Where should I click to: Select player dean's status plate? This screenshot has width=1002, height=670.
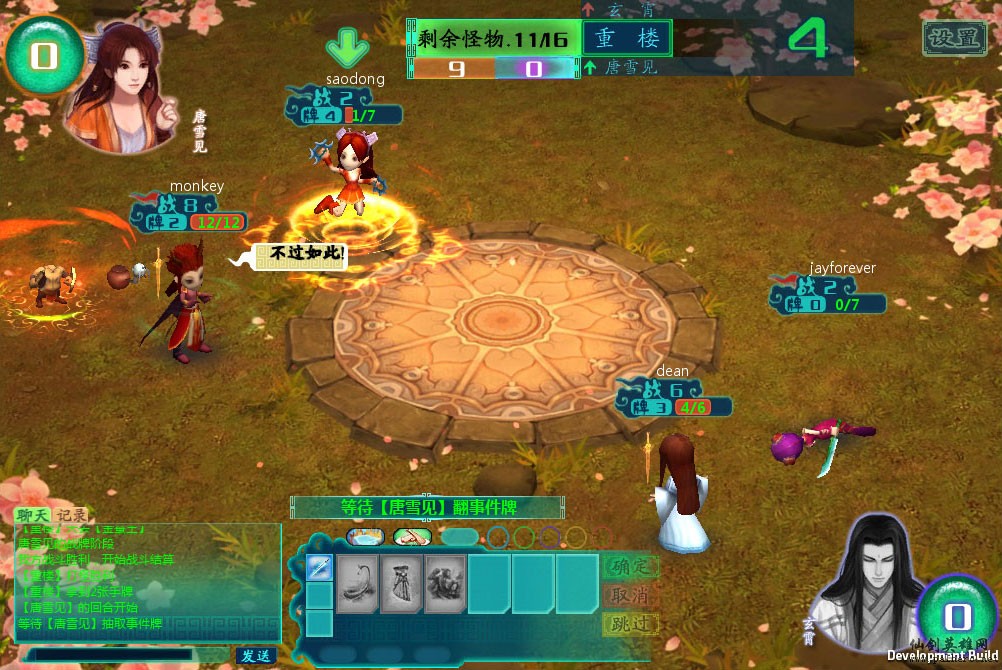coord(675,398)
